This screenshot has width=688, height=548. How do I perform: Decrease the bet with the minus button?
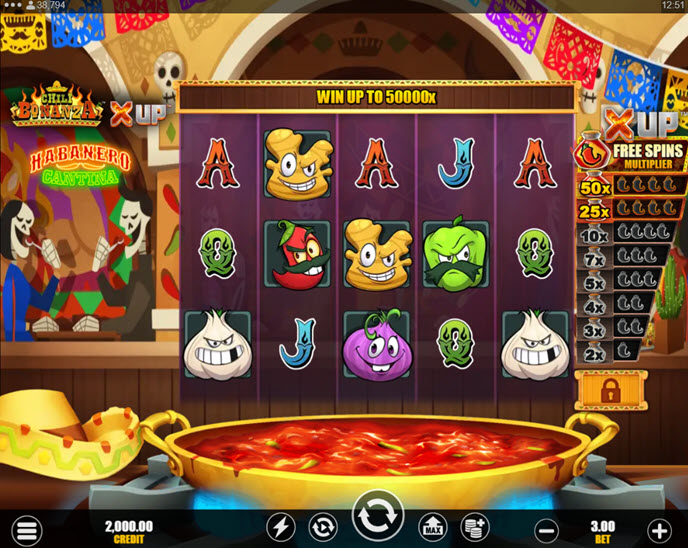[546, 530]
